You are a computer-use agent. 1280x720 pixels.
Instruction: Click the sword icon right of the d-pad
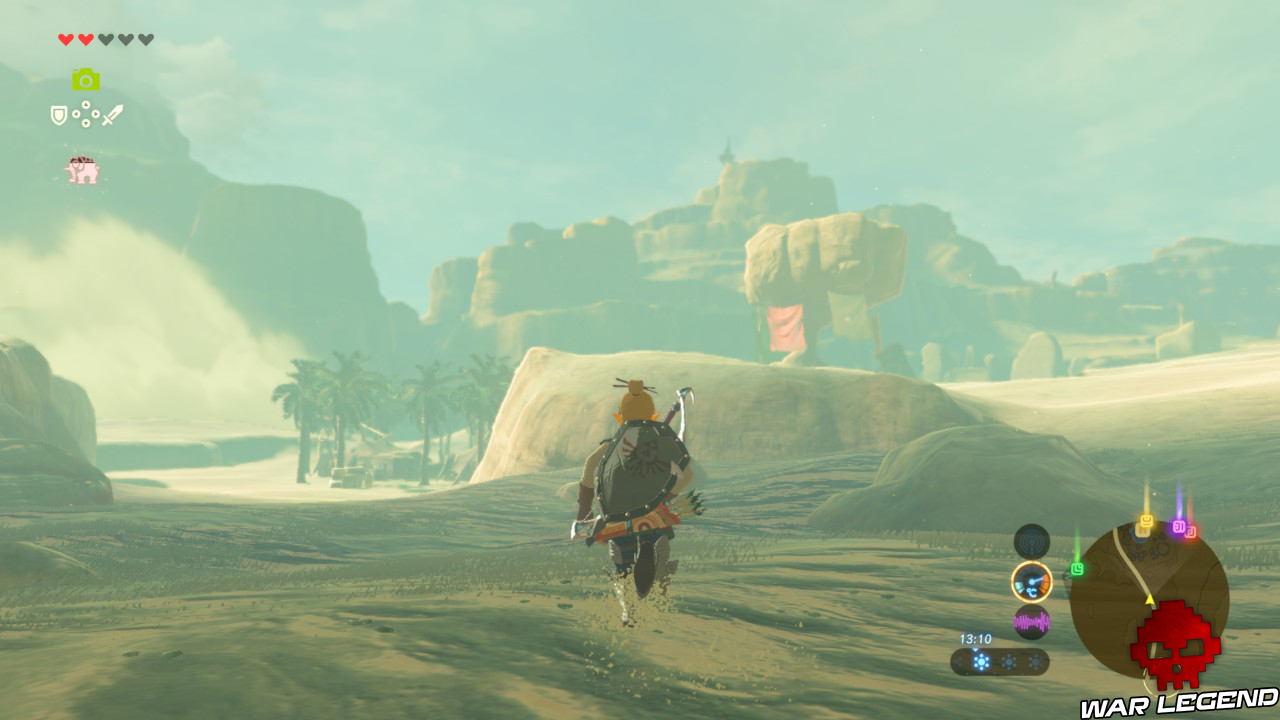113,114
